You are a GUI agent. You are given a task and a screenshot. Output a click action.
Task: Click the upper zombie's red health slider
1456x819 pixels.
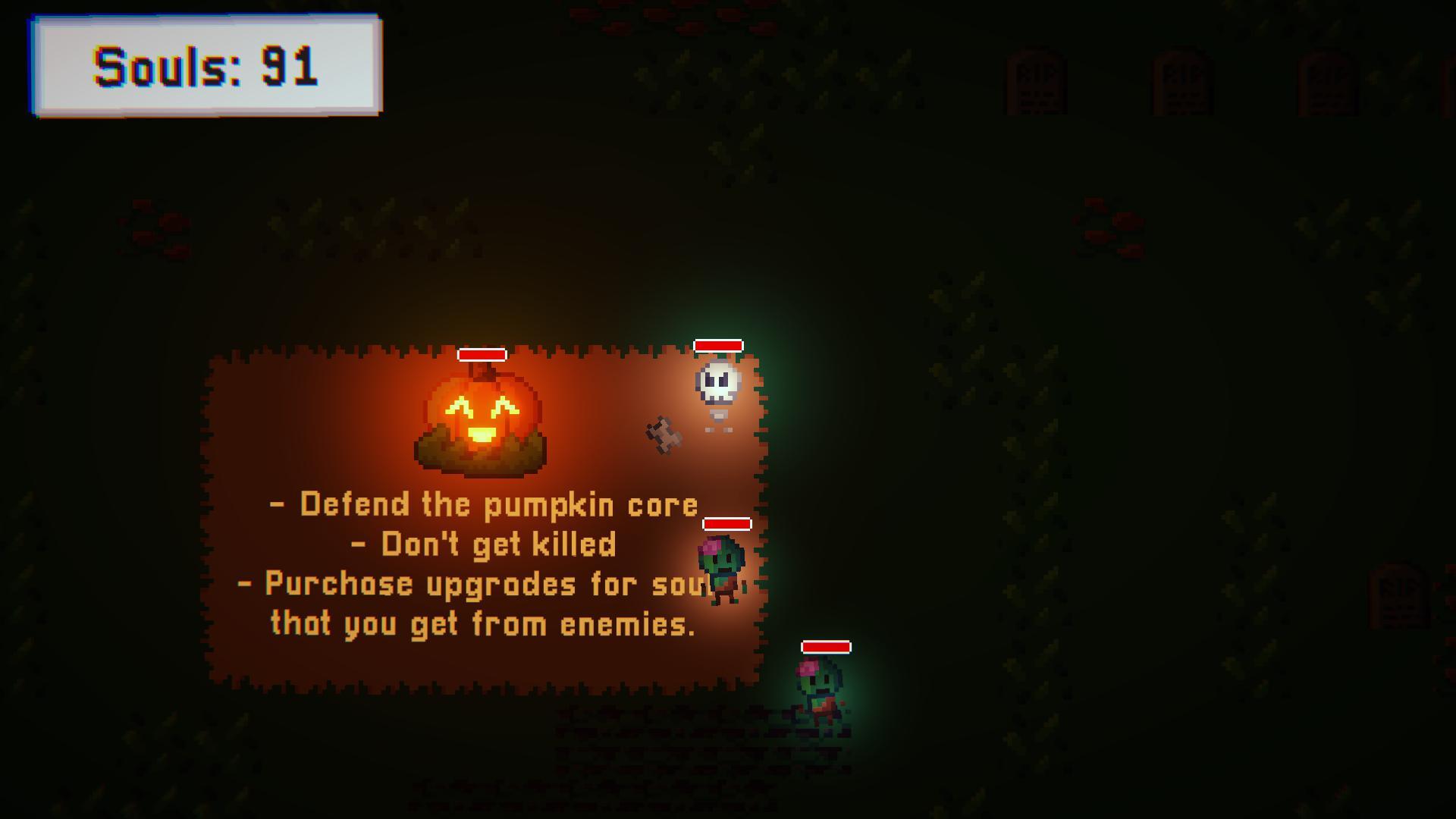click(726, 523)
